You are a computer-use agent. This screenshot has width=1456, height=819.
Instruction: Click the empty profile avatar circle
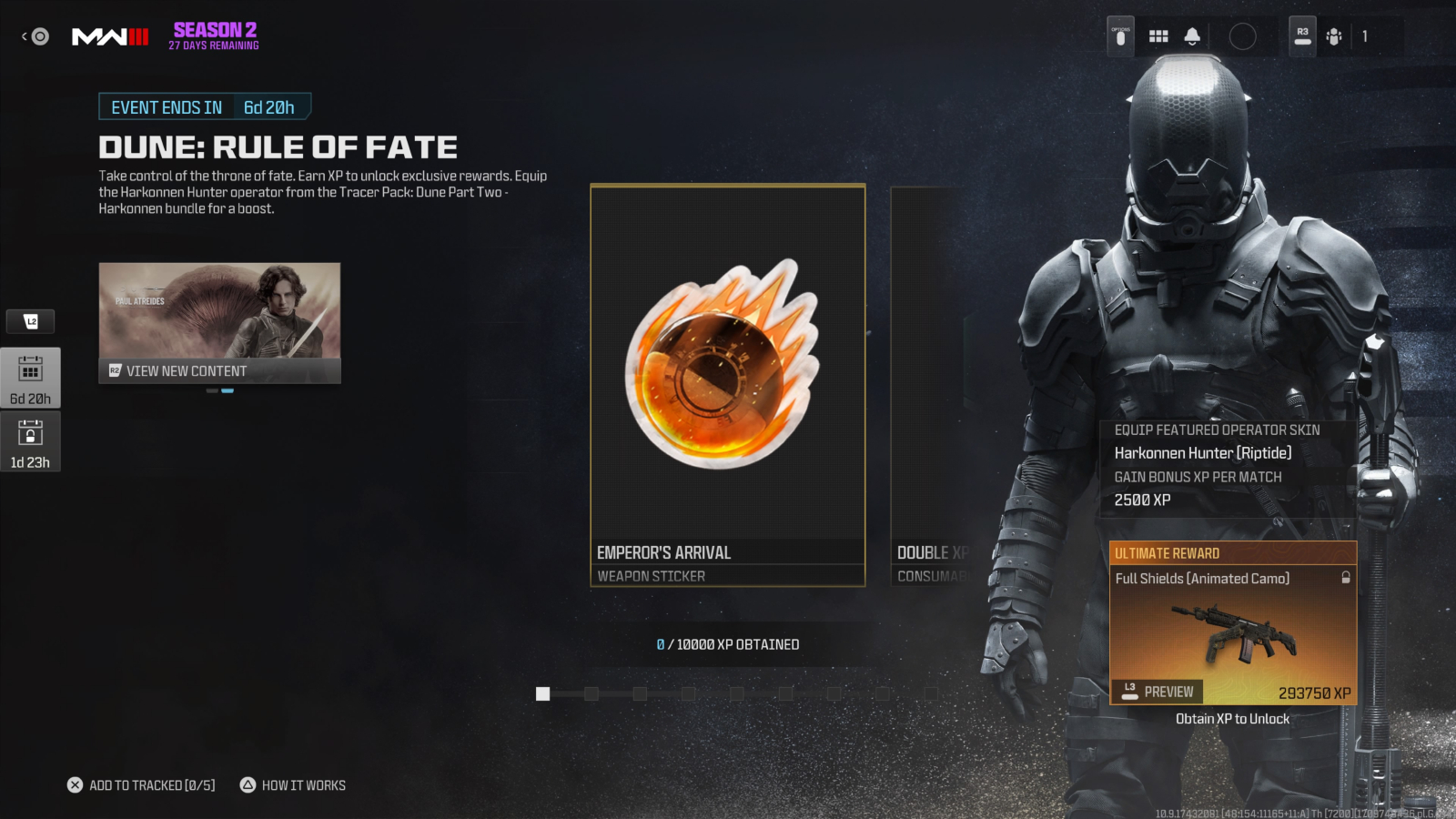1243,35
